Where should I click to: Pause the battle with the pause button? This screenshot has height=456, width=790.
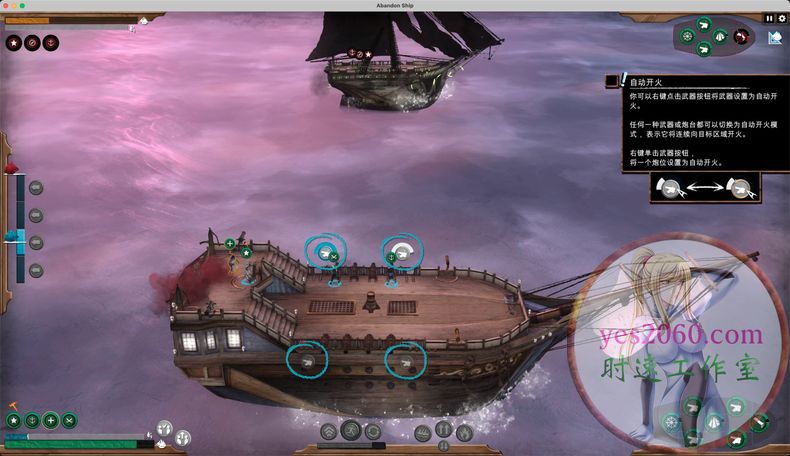[x=769, y=18]
